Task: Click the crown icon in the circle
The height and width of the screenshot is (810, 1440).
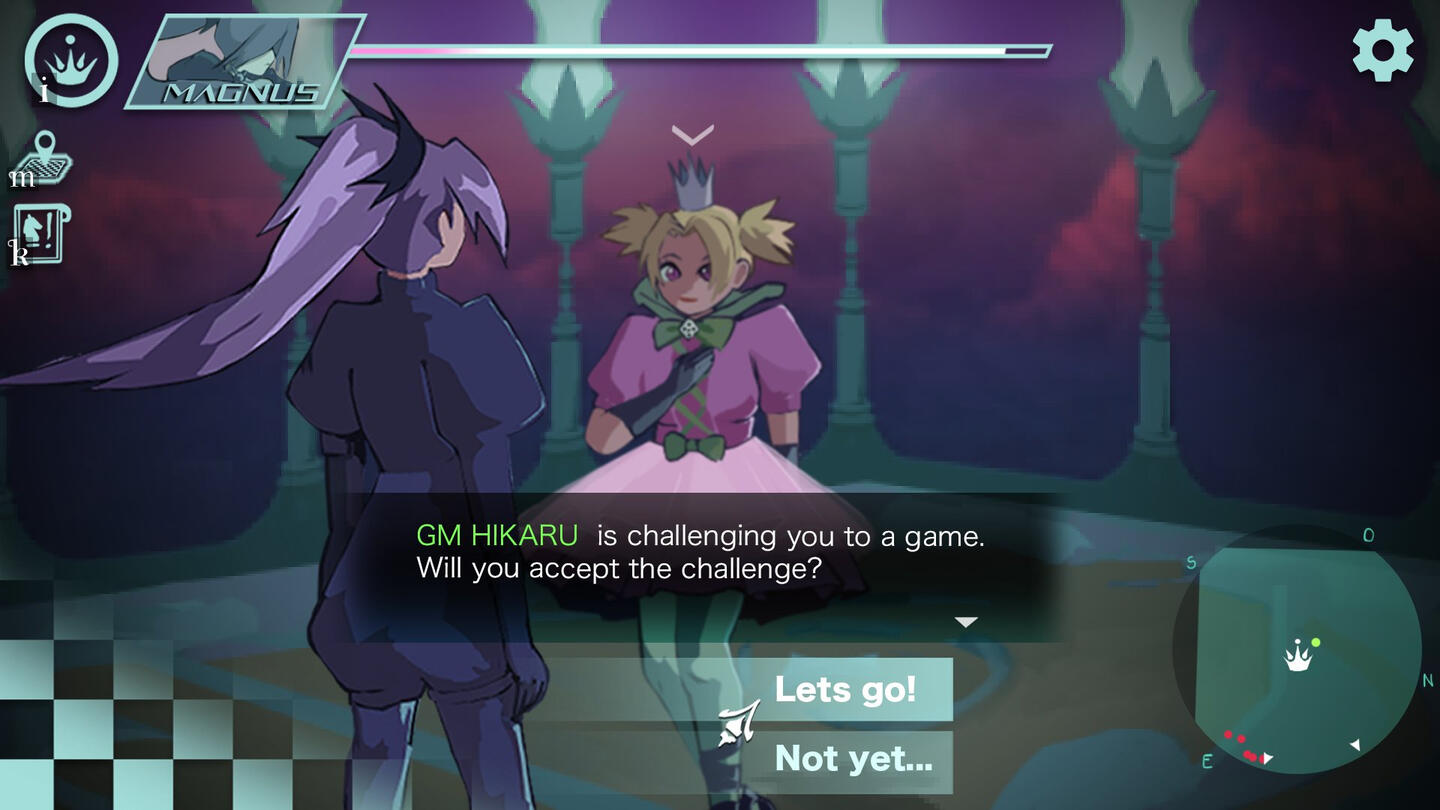Action: 72,60
